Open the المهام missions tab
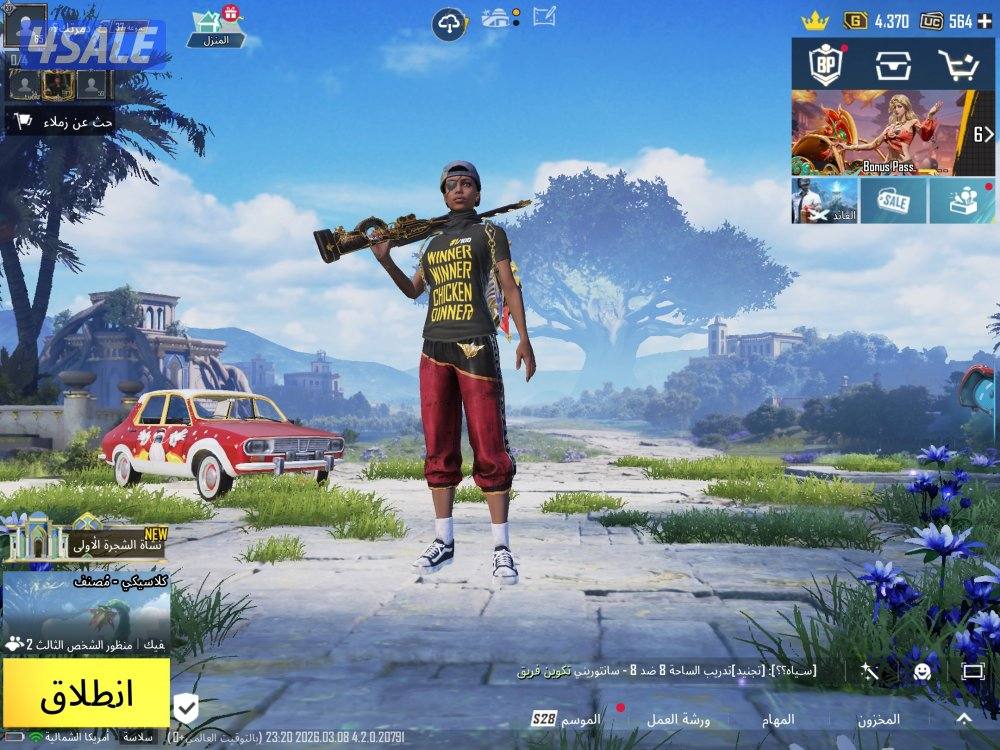Viewport: 1000px width, 750px height. 777,719
